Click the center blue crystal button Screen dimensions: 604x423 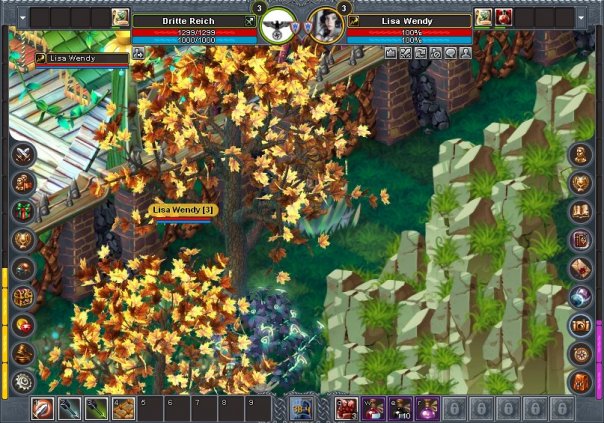pos(302,408)
